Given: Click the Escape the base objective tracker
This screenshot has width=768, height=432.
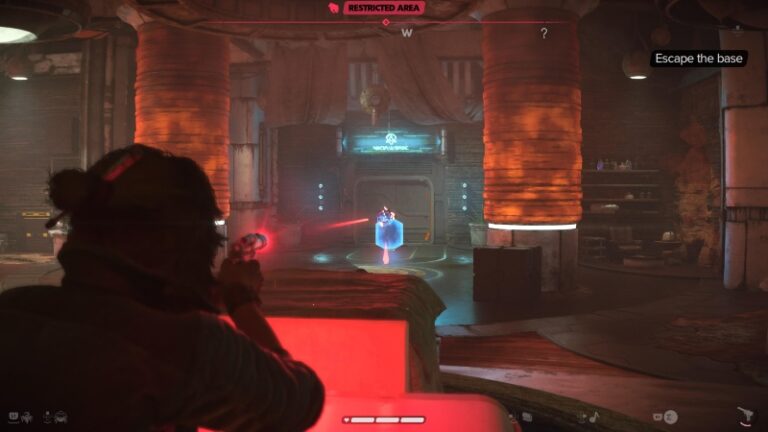Looking at the screenshot, I should click(x=700, y=59).
